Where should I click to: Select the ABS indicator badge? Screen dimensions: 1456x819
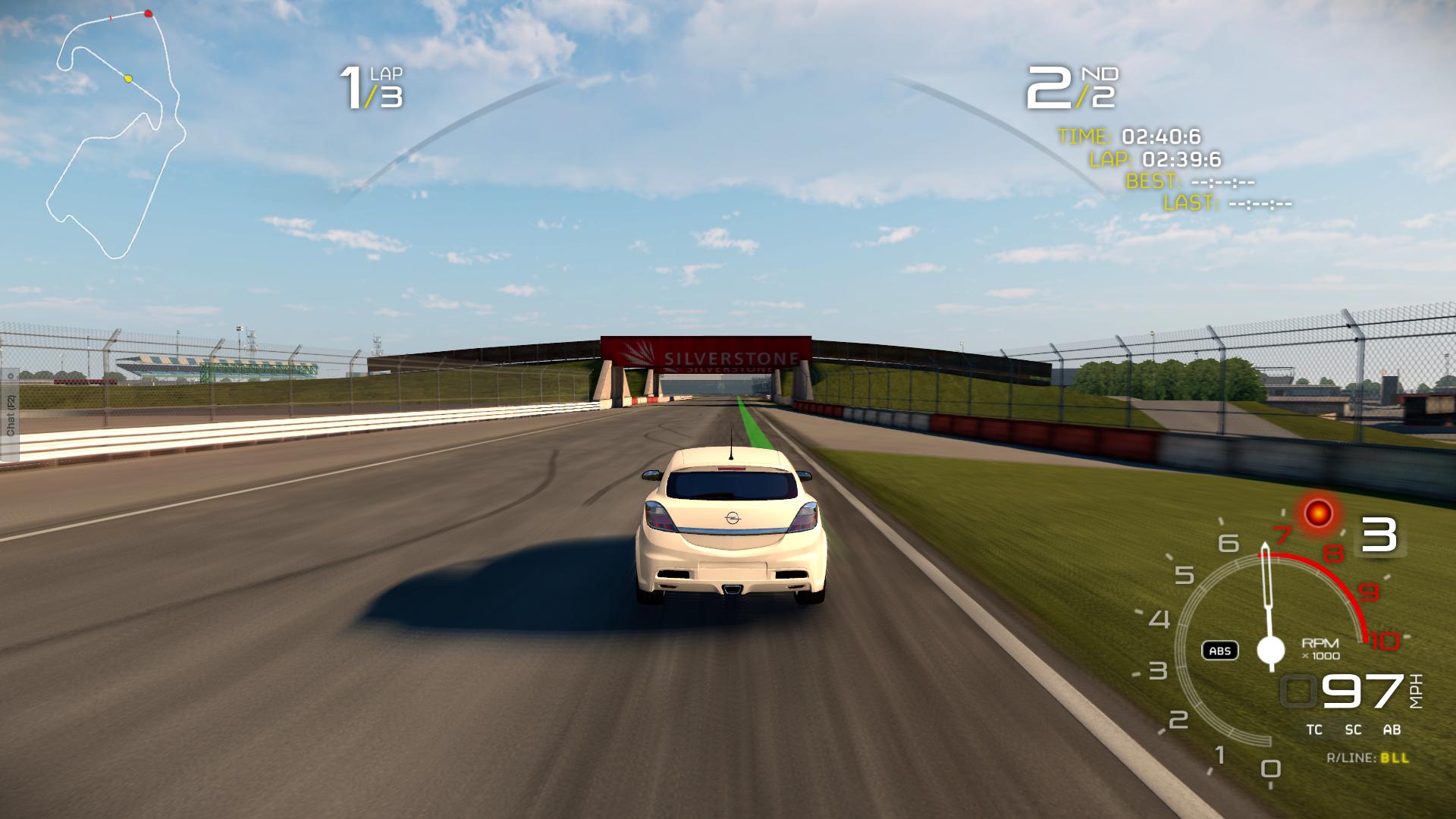pyautogui.click(x=1220, y=651)
